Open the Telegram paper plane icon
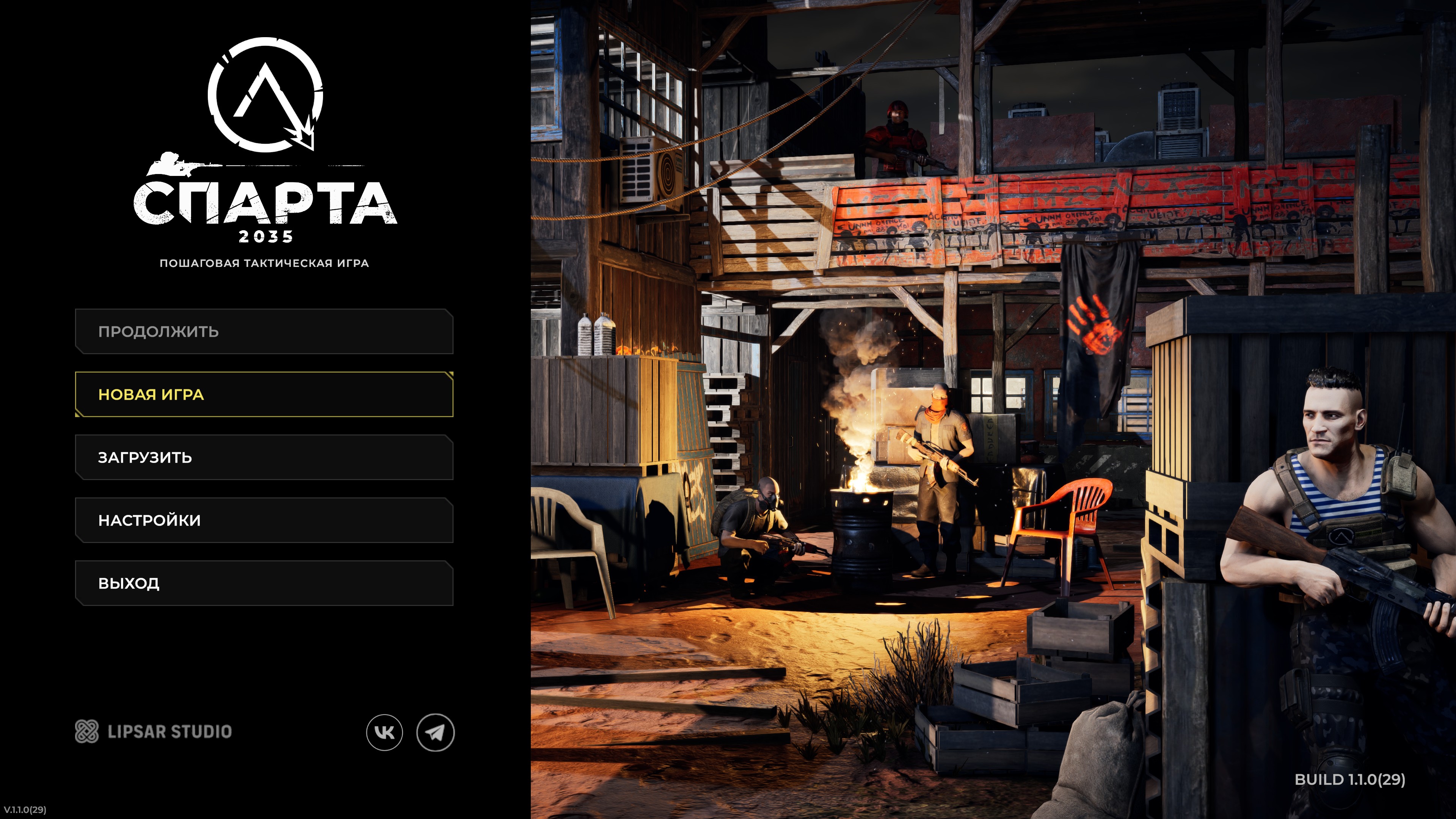The image size is (1456, 819). click(435, 733)
